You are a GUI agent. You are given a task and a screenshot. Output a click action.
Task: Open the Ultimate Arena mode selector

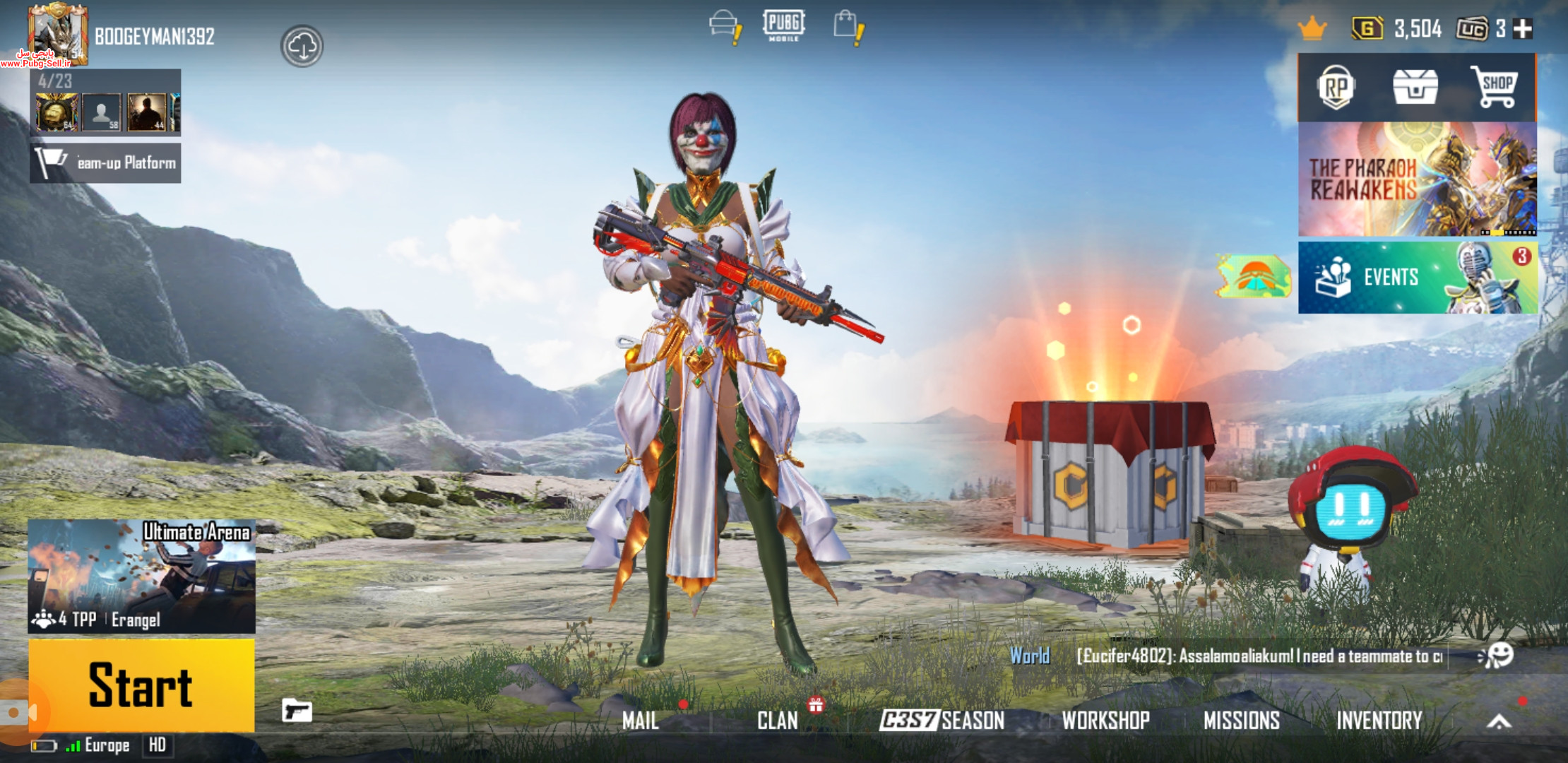141,575
